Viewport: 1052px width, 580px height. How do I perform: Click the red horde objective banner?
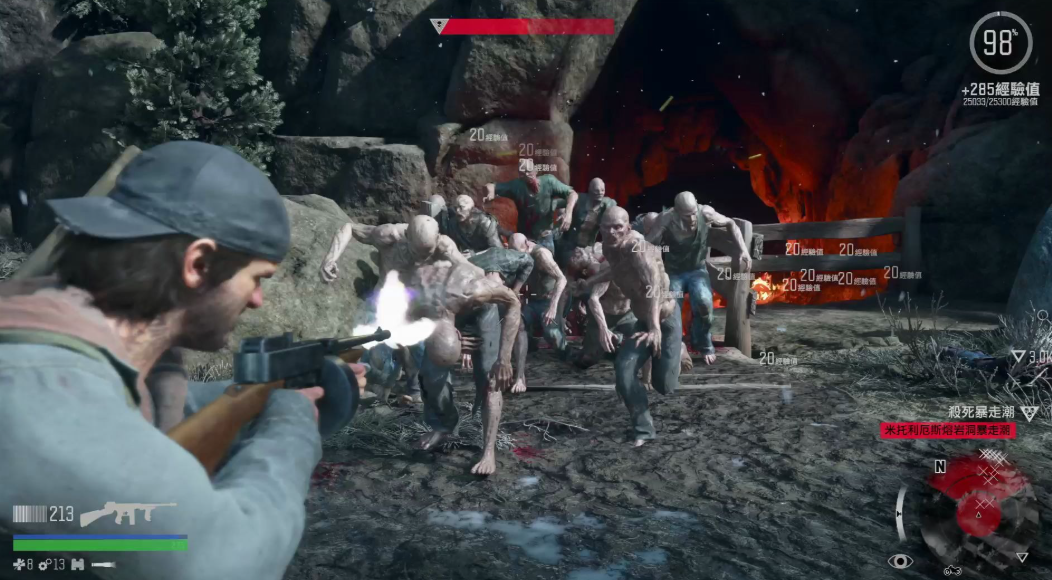(x=948, y=430)
